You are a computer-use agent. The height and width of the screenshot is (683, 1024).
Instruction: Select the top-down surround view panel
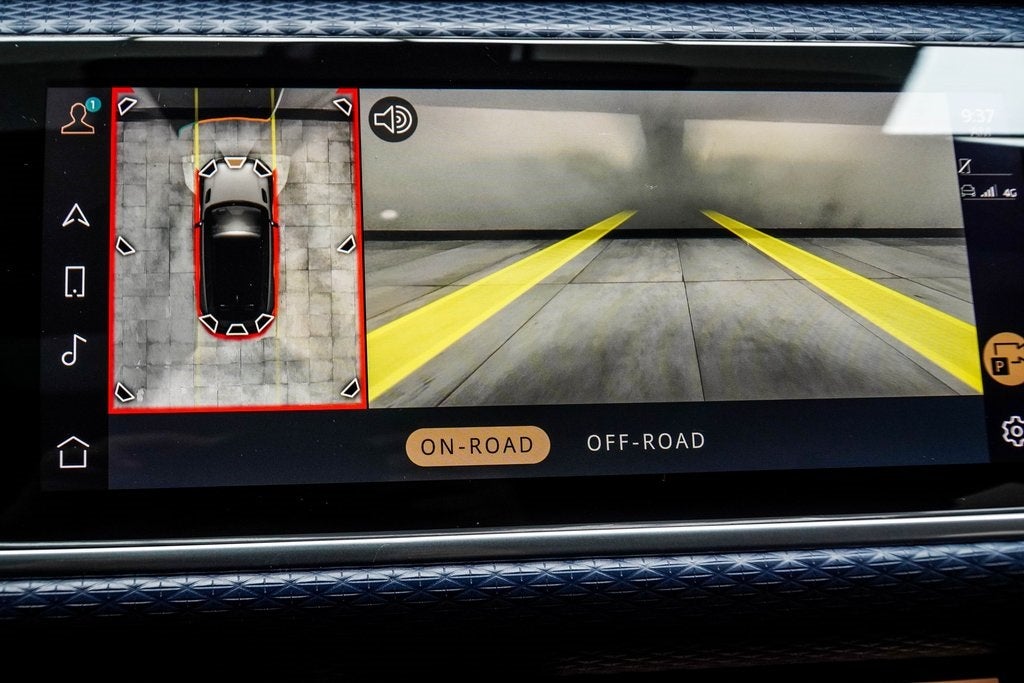tap(236, 249)
